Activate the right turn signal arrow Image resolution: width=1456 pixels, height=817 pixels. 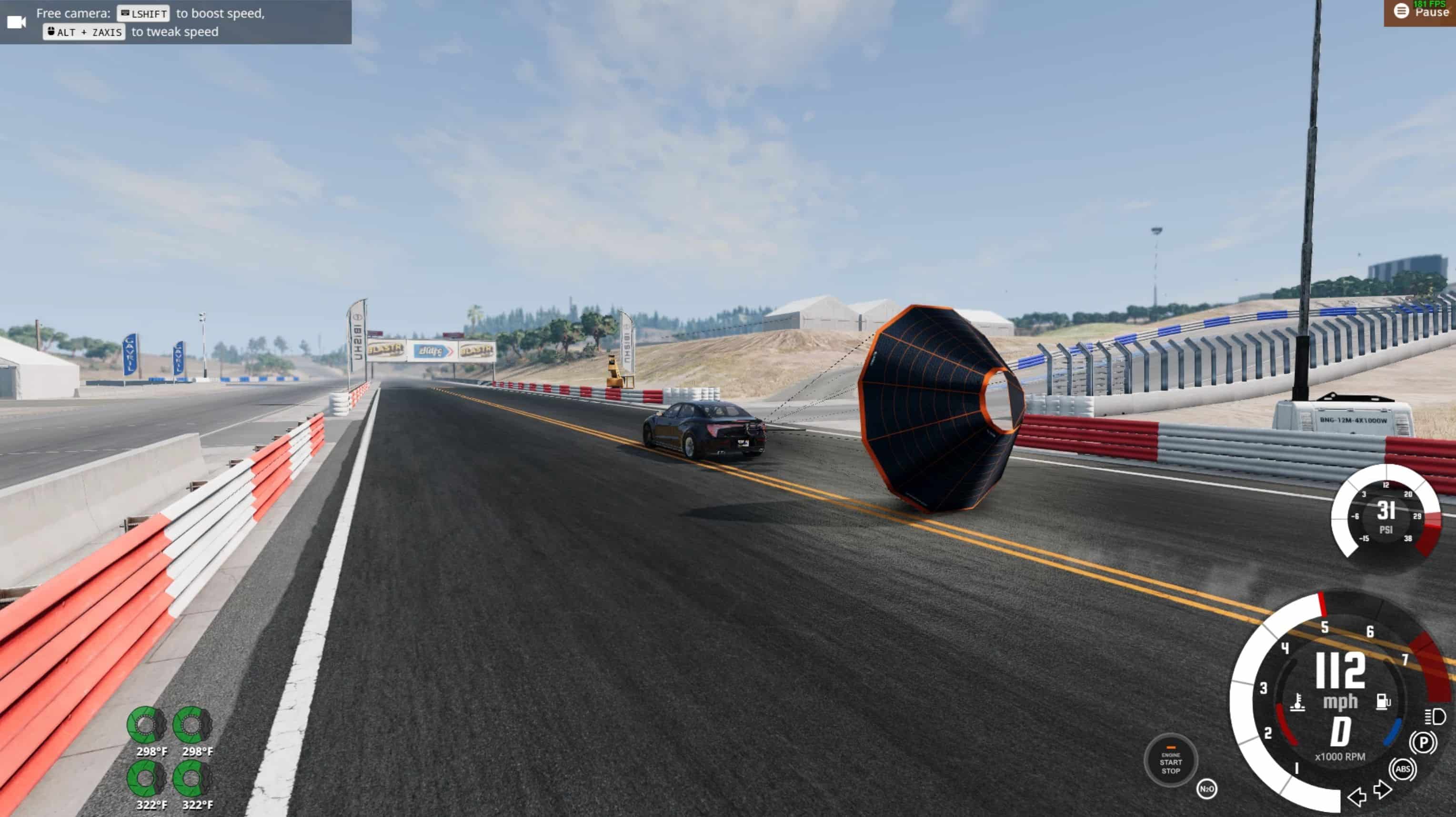1383,789
